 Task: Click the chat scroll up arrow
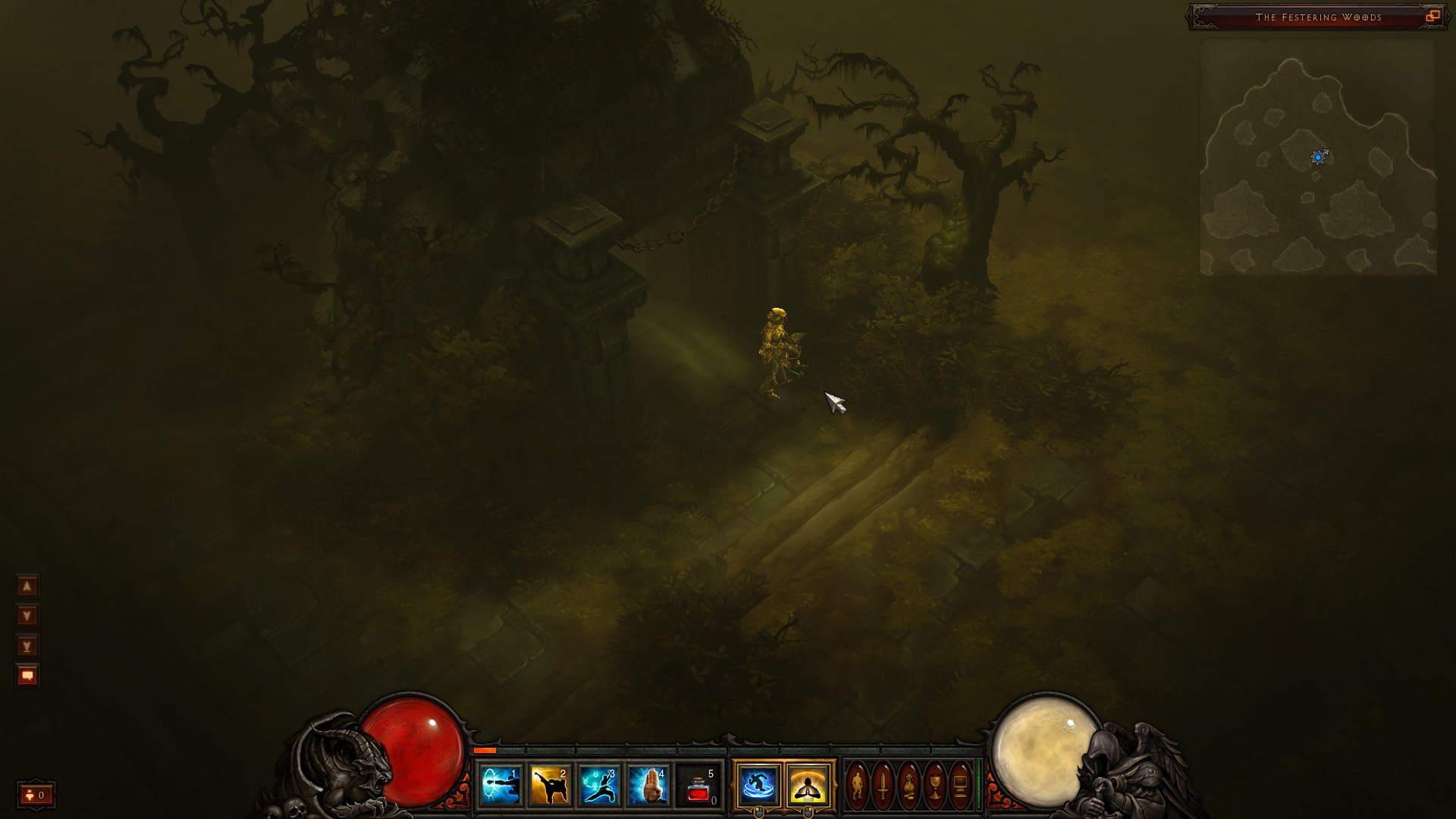pos(27,586)
